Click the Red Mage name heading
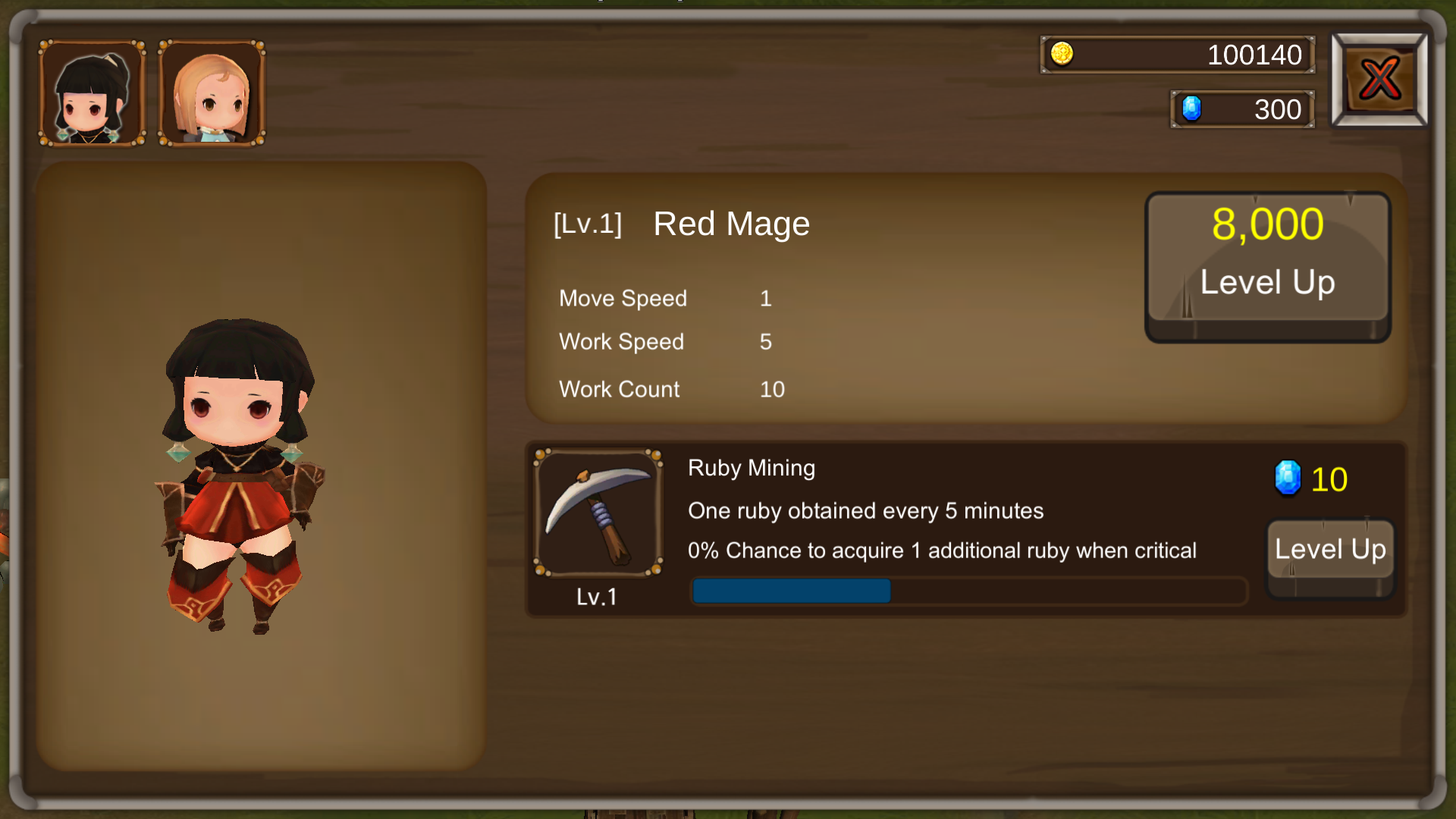The height and width of the screenshot is (819, 1456). pos(730,223)
